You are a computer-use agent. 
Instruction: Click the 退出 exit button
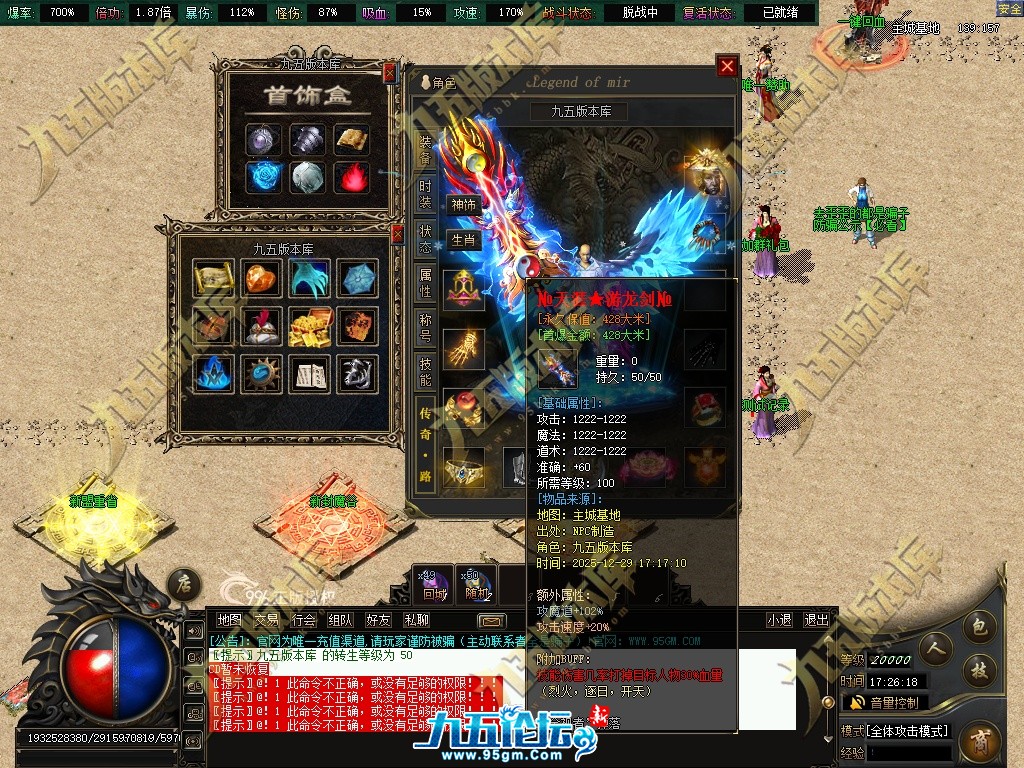816,620
